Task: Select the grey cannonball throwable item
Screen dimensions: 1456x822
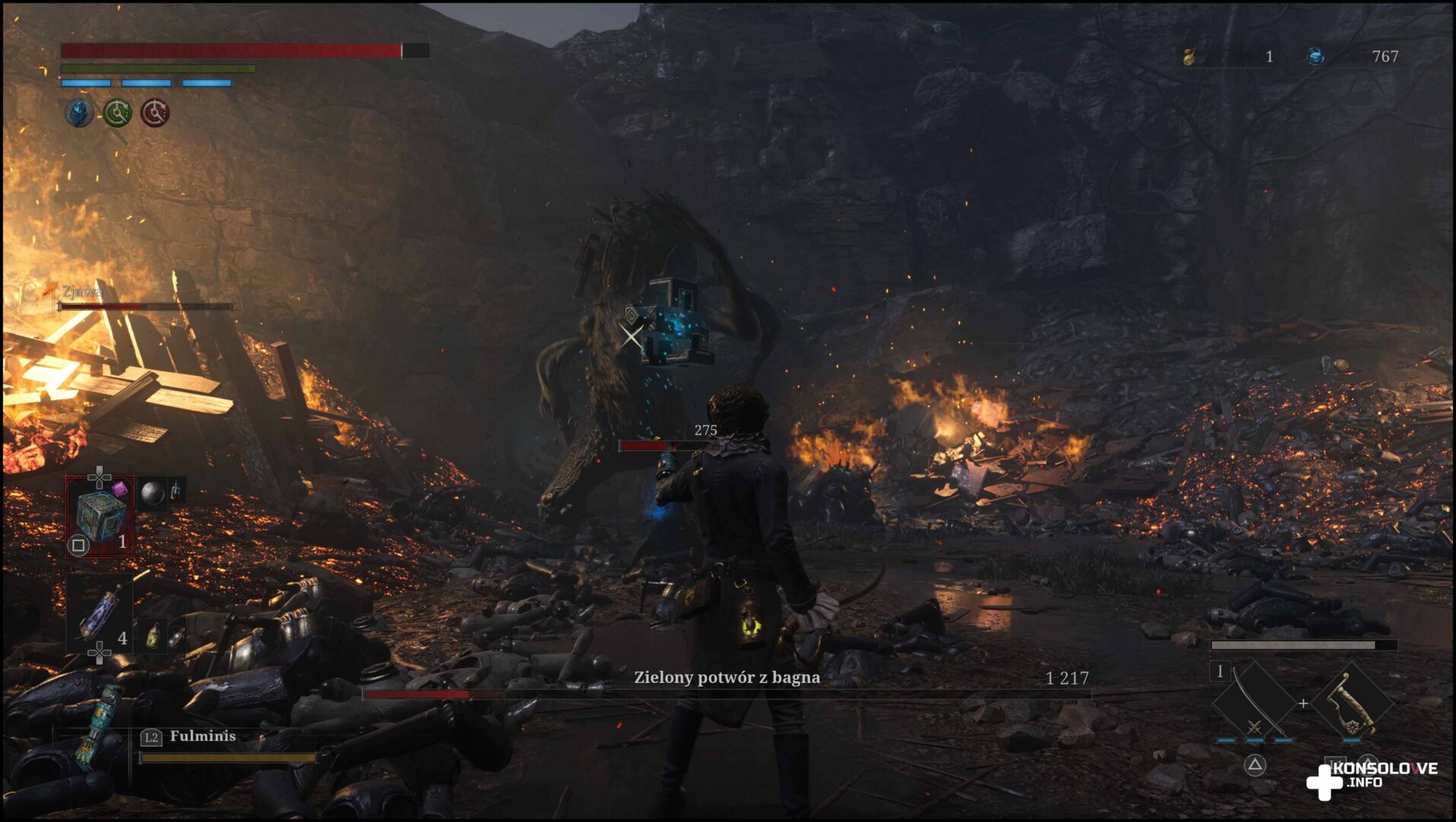Action: 153,493
